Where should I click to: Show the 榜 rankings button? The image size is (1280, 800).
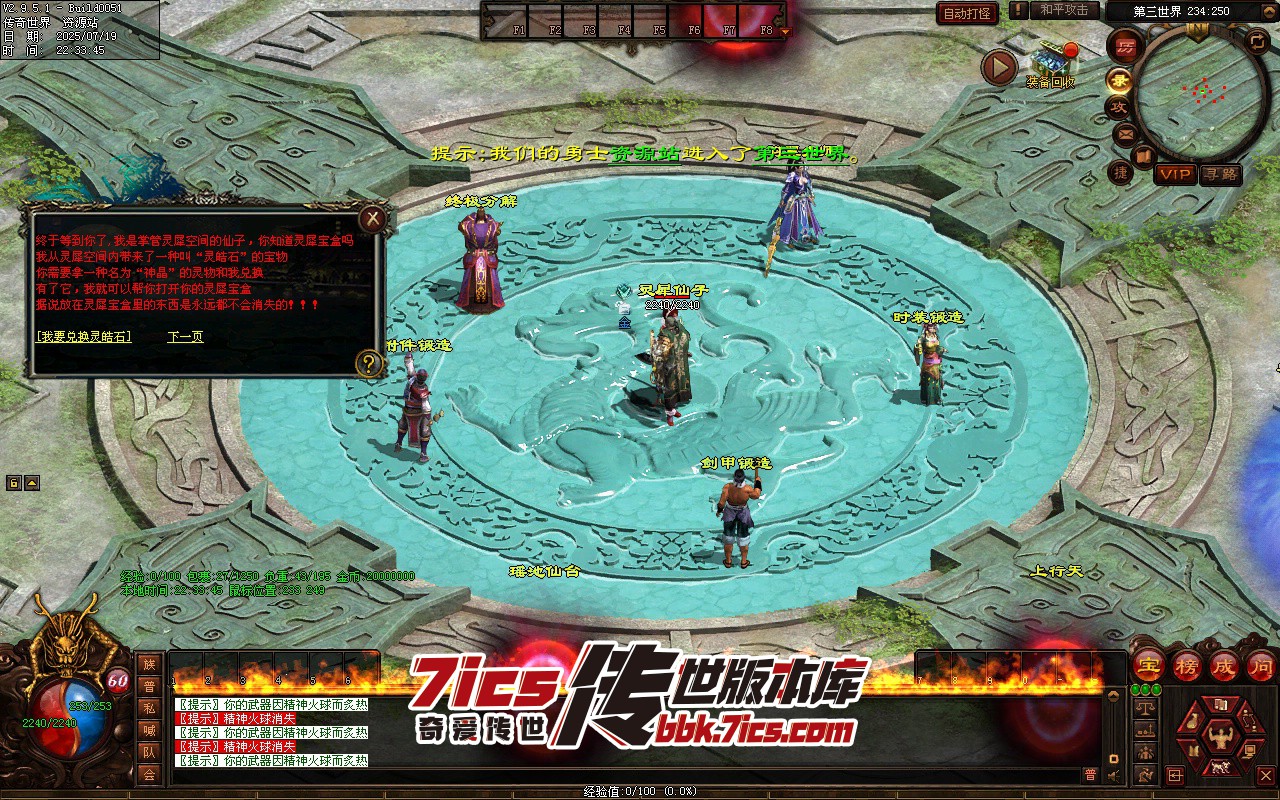(1187, 665)
